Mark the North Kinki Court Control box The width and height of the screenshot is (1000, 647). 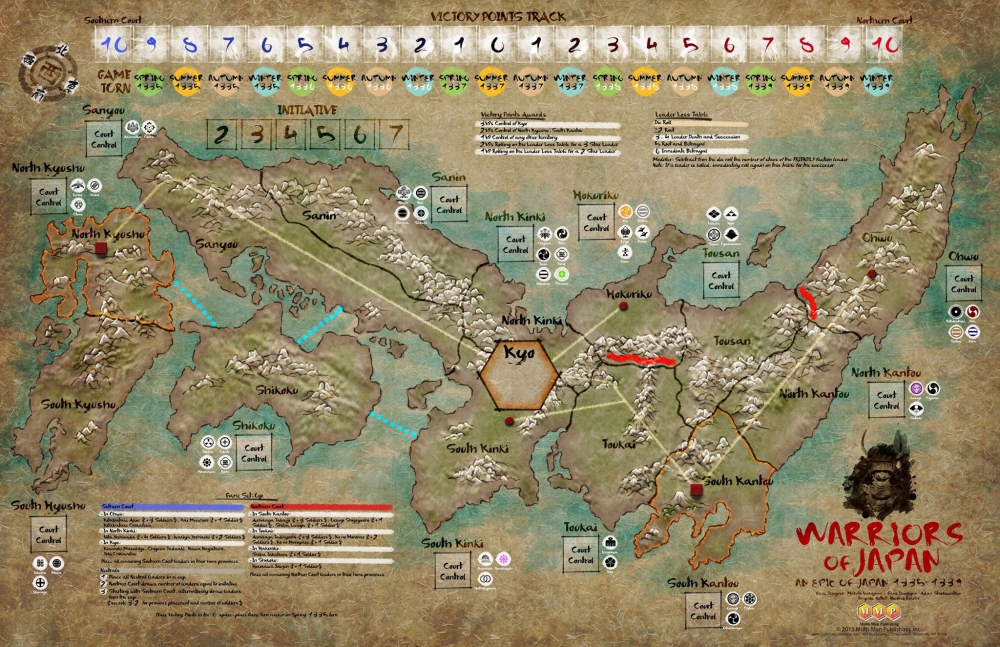tap(516, 244)
